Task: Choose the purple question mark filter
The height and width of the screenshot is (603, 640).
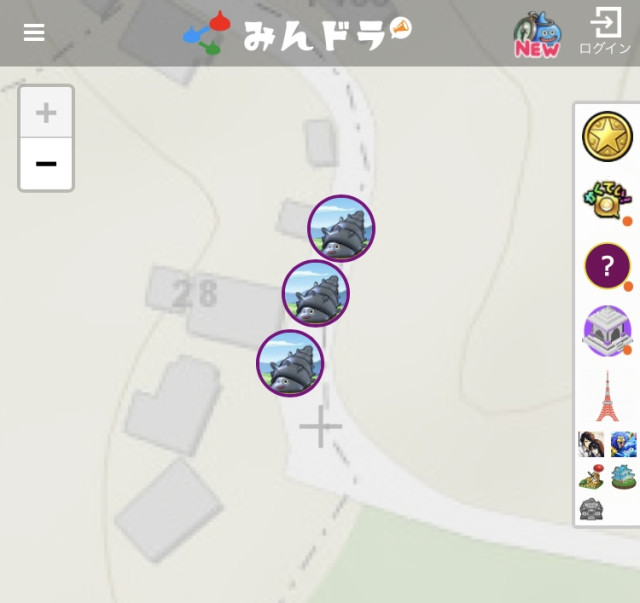Action: point(607,266)
